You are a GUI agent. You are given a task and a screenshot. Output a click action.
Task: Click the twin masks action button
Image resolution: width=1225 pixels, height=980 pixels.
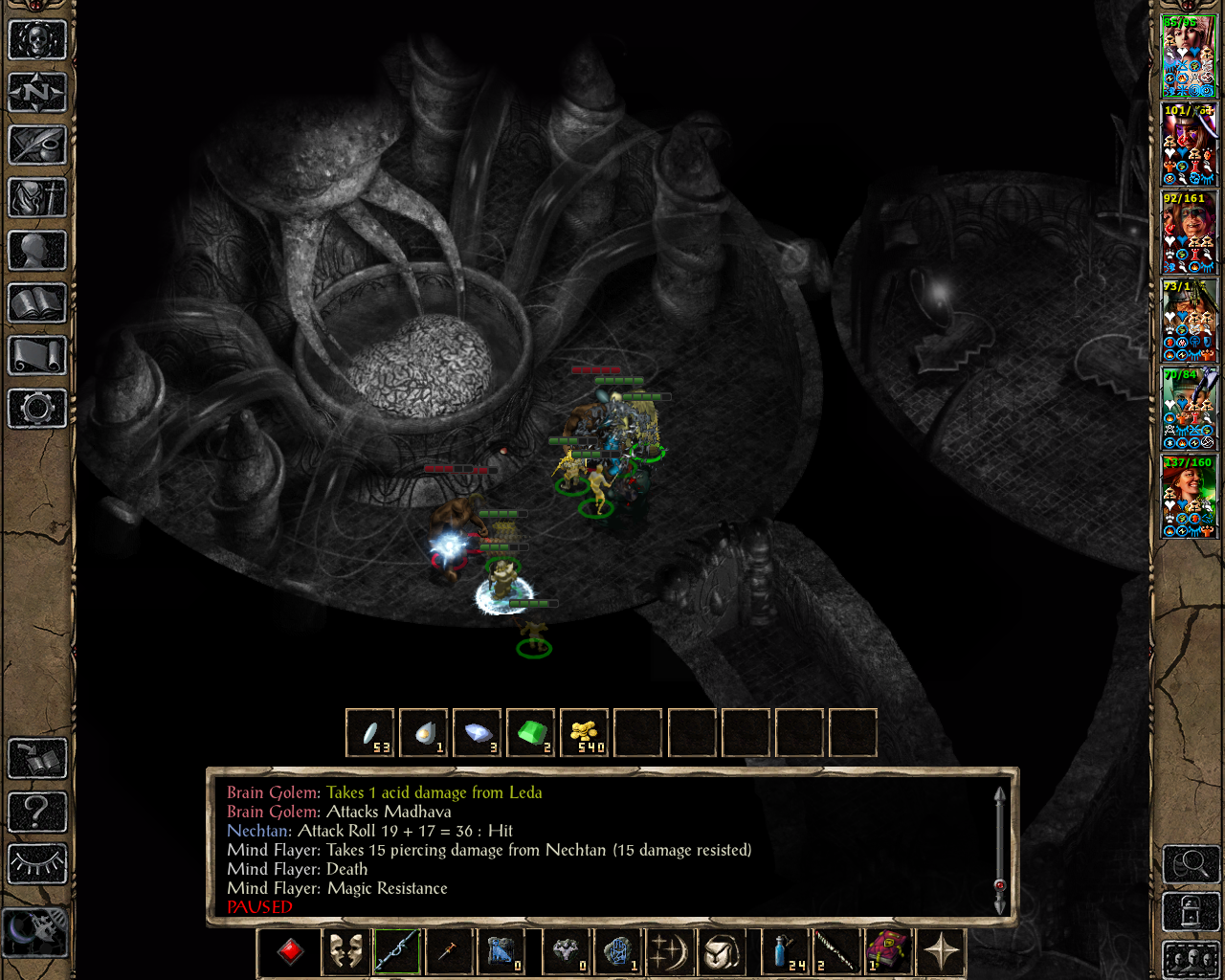pos(345,951)
